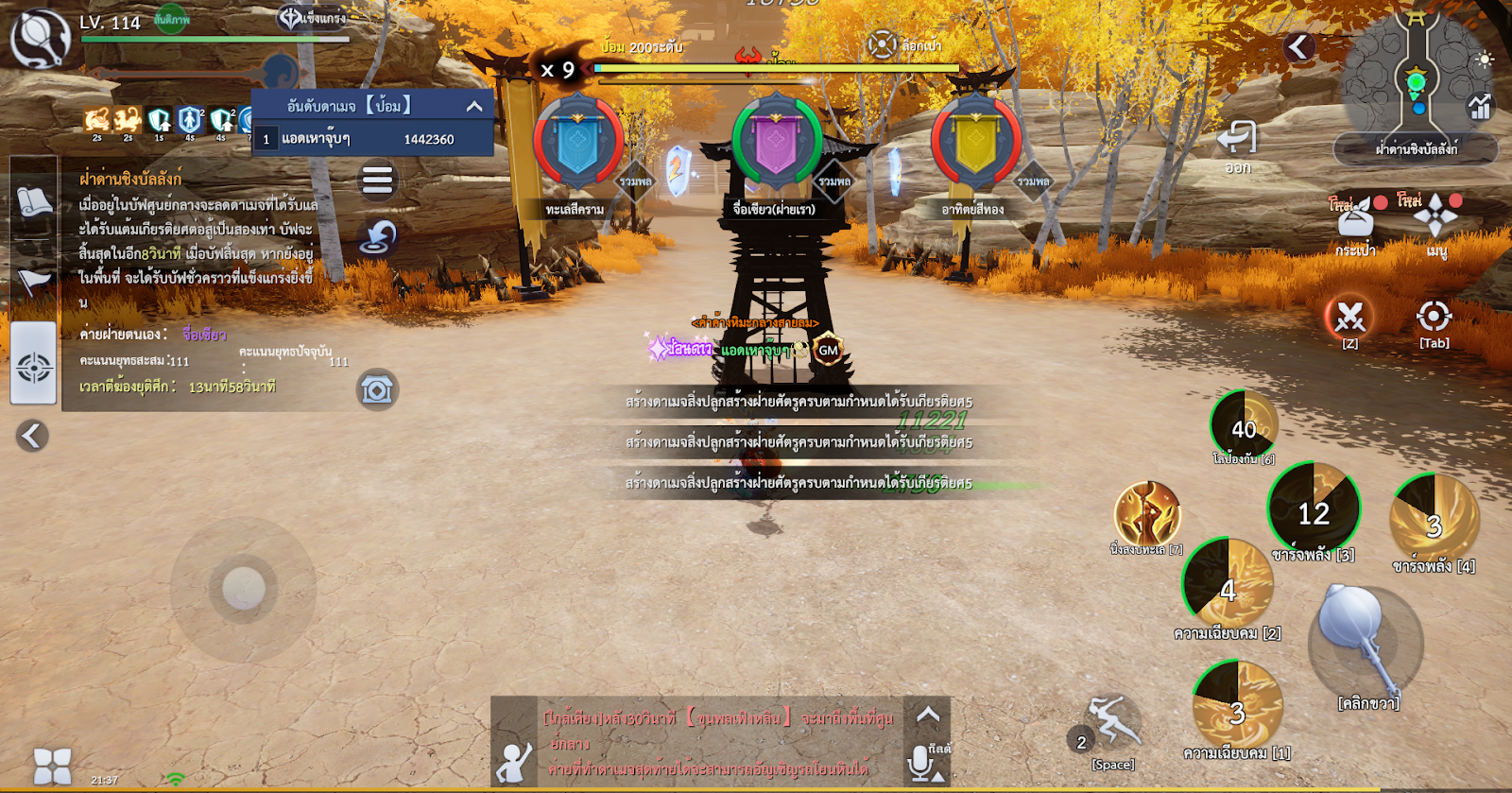Select the target lock crosshair icon
The width and height of the screenshot is (1512, 793).
pos(1434,317)
